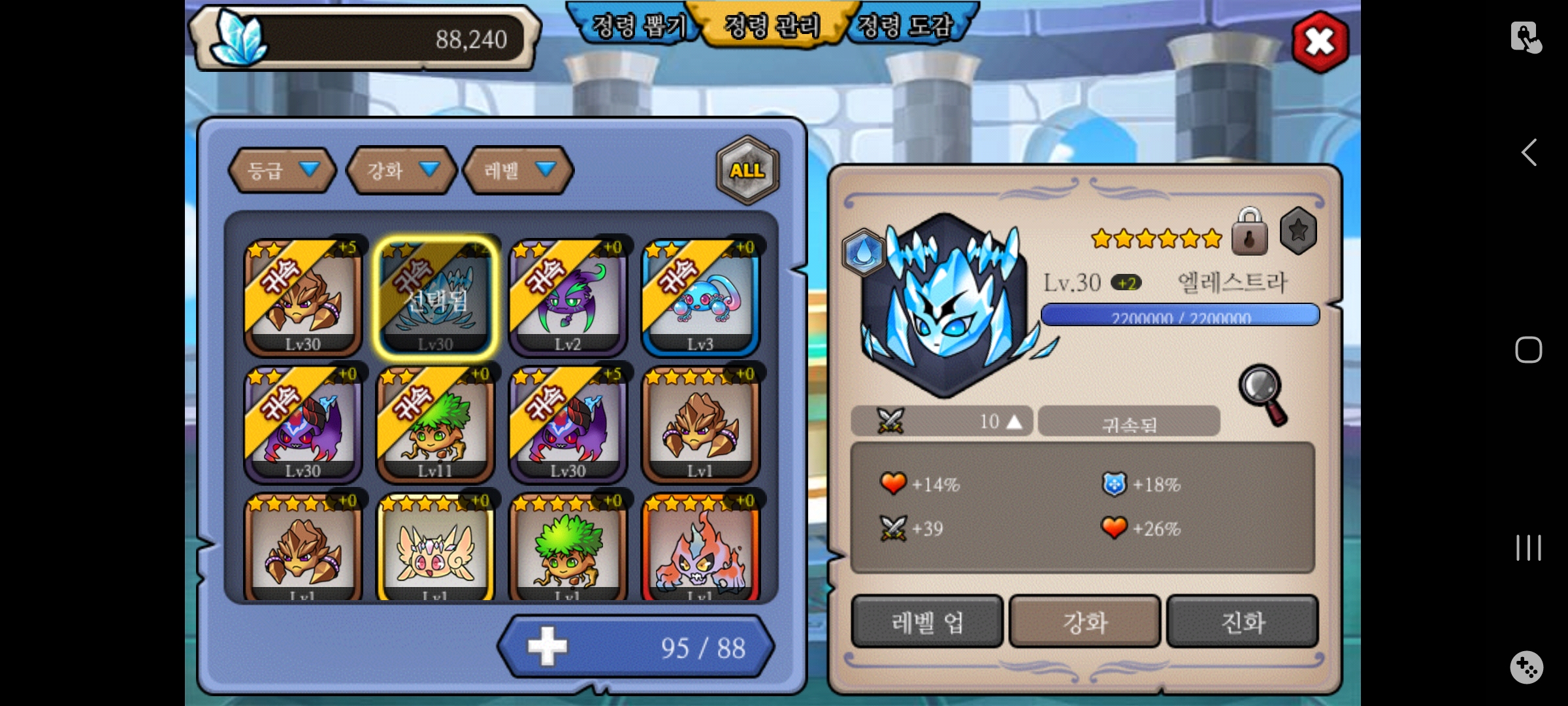The width and height of the screenshot is (1568, 706).
Task: Choose the Lv11 green leaf spirit card
Action: (435, 425)
